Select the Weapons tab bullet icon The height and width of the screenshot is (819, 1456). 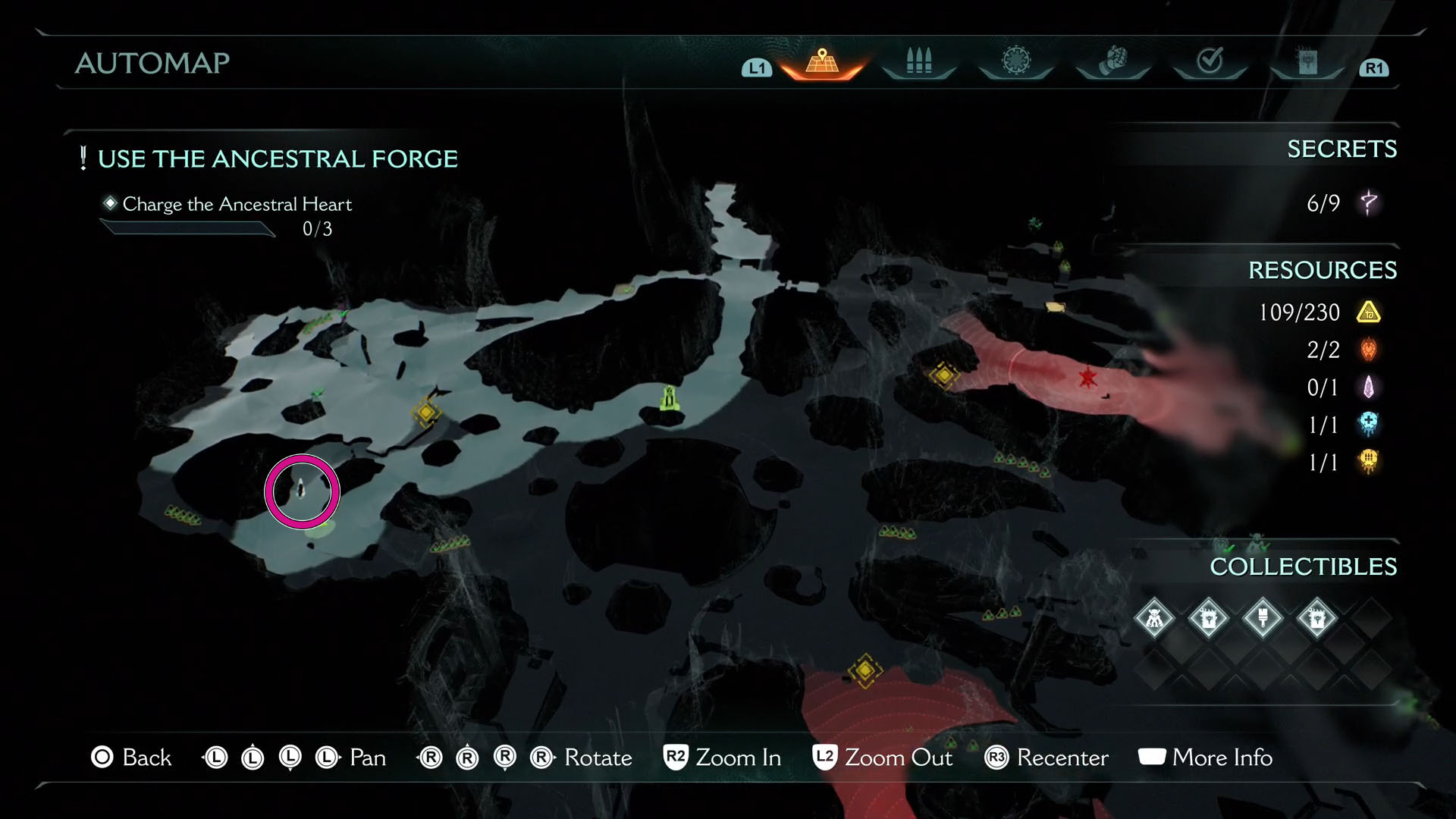click(918, 64)
